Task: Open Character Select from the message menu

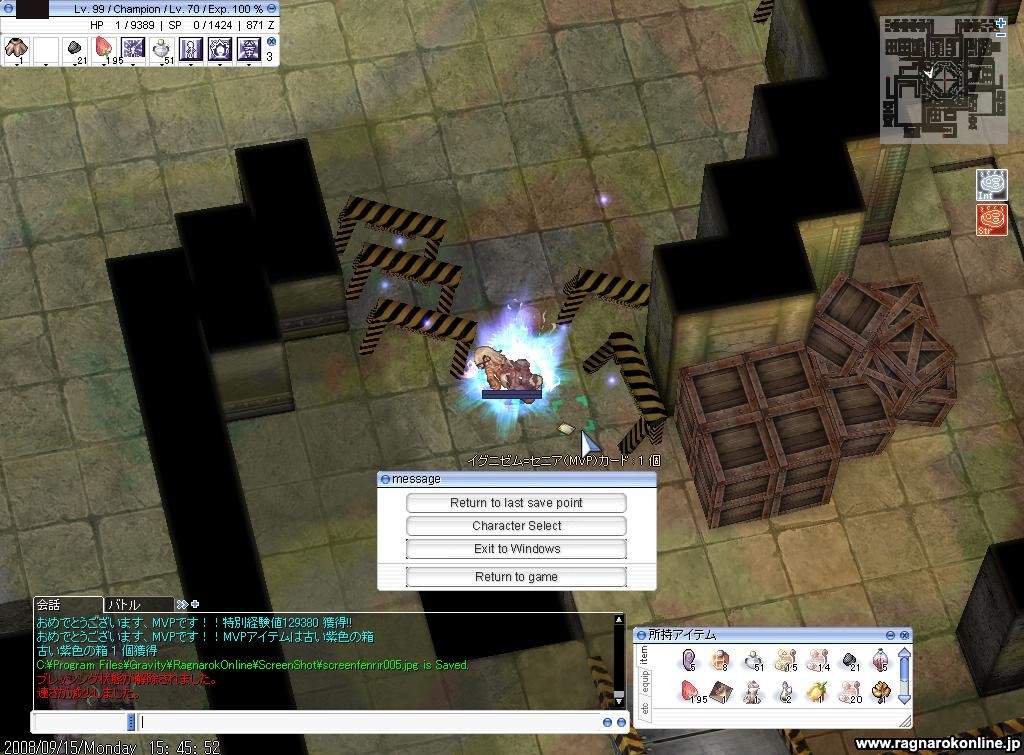Action: pos(516,526)
